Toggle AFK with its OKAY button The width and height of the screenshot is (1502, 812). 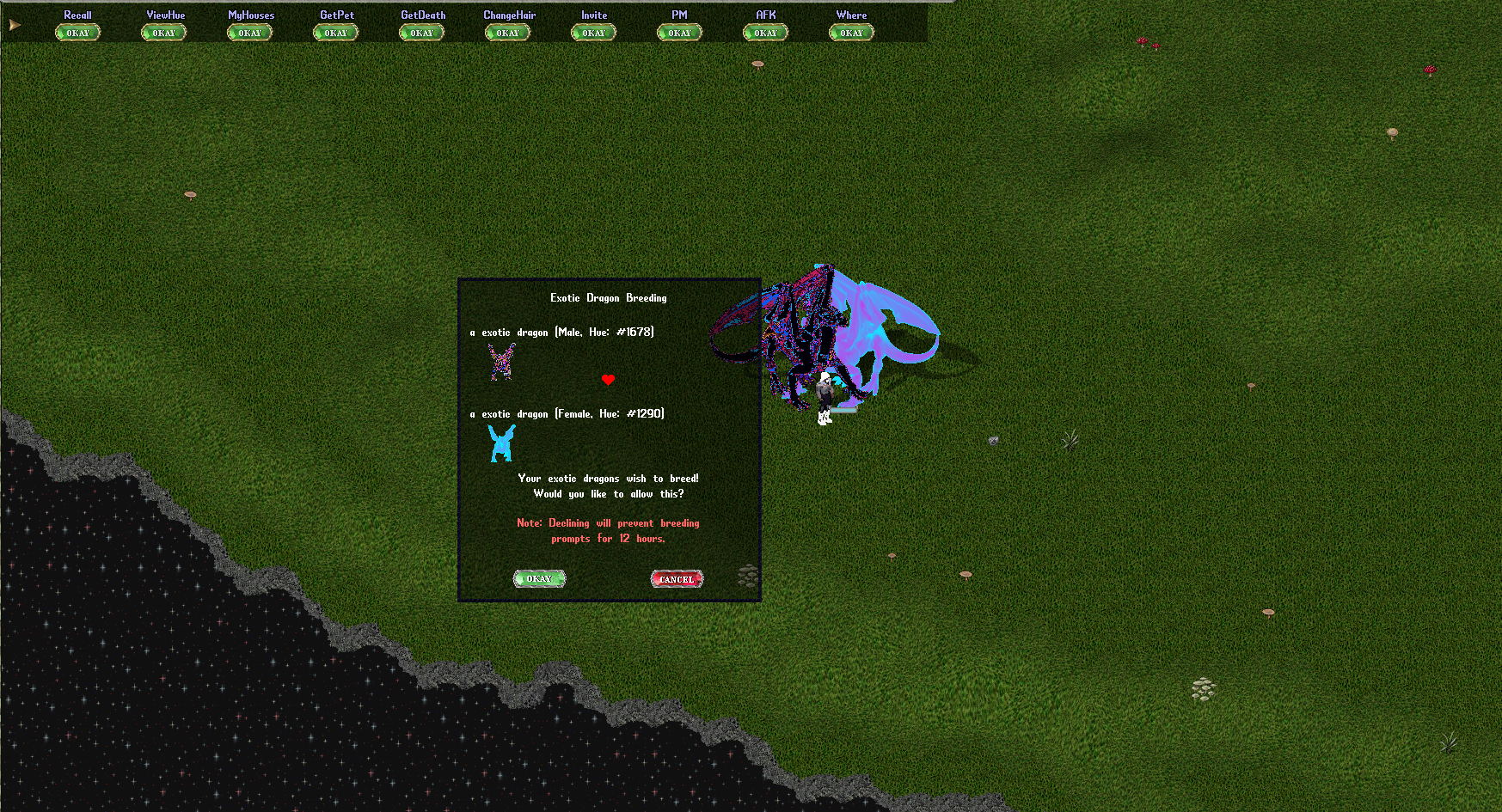[765, 33]
